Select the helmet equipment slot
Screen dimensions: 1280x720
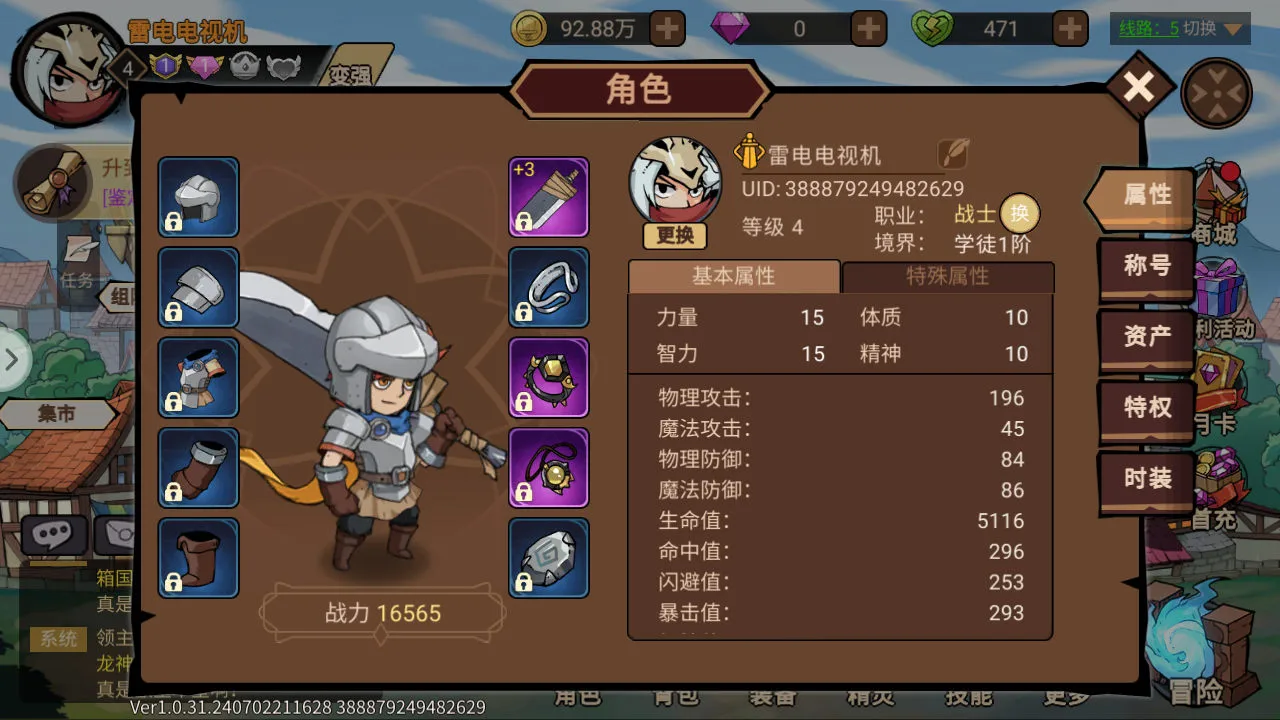[x=198, y=197]
